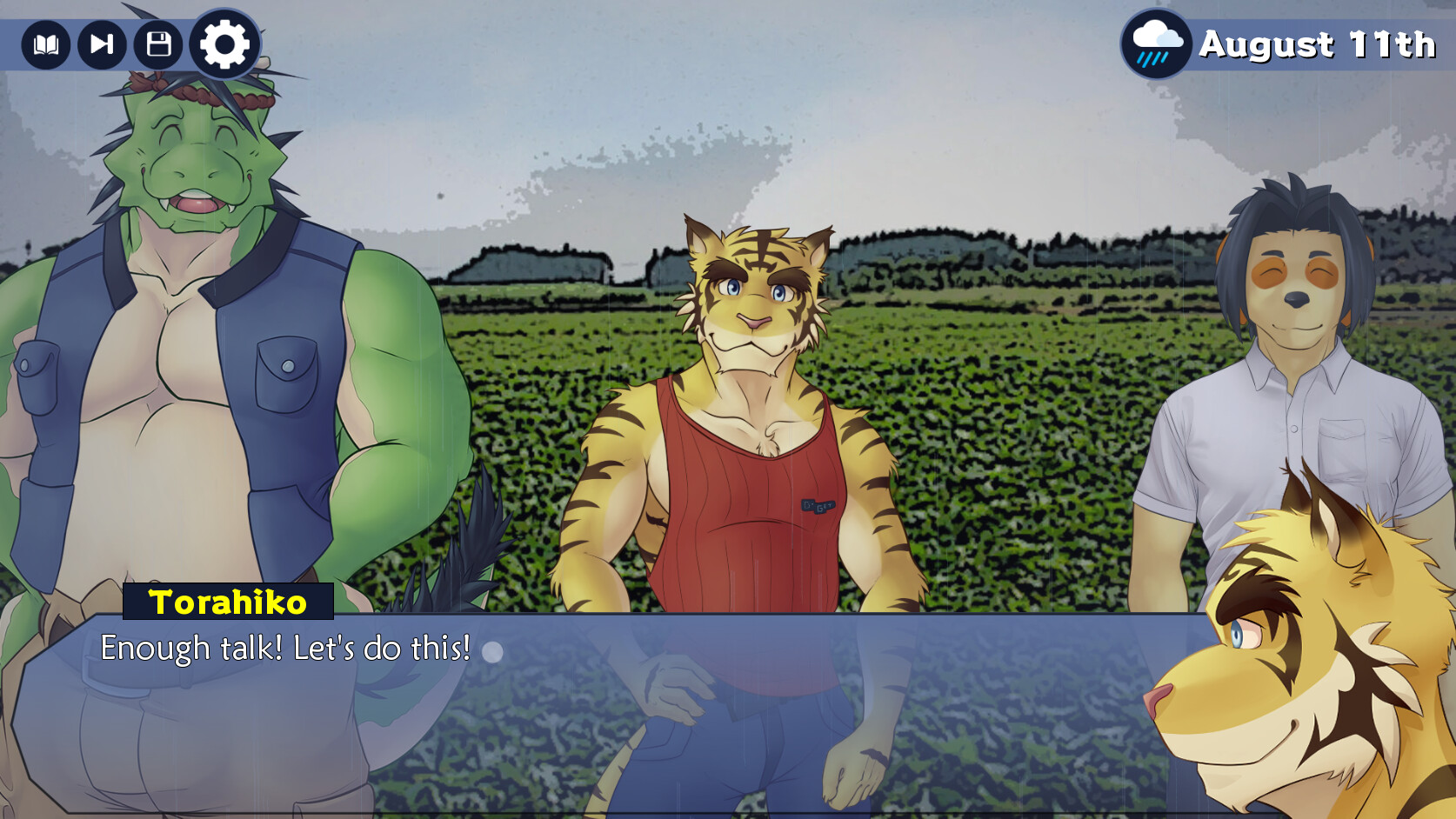Click the August 11th date display
The width and height of the screenshot is (1456, 819).
tap(1316, 44)
